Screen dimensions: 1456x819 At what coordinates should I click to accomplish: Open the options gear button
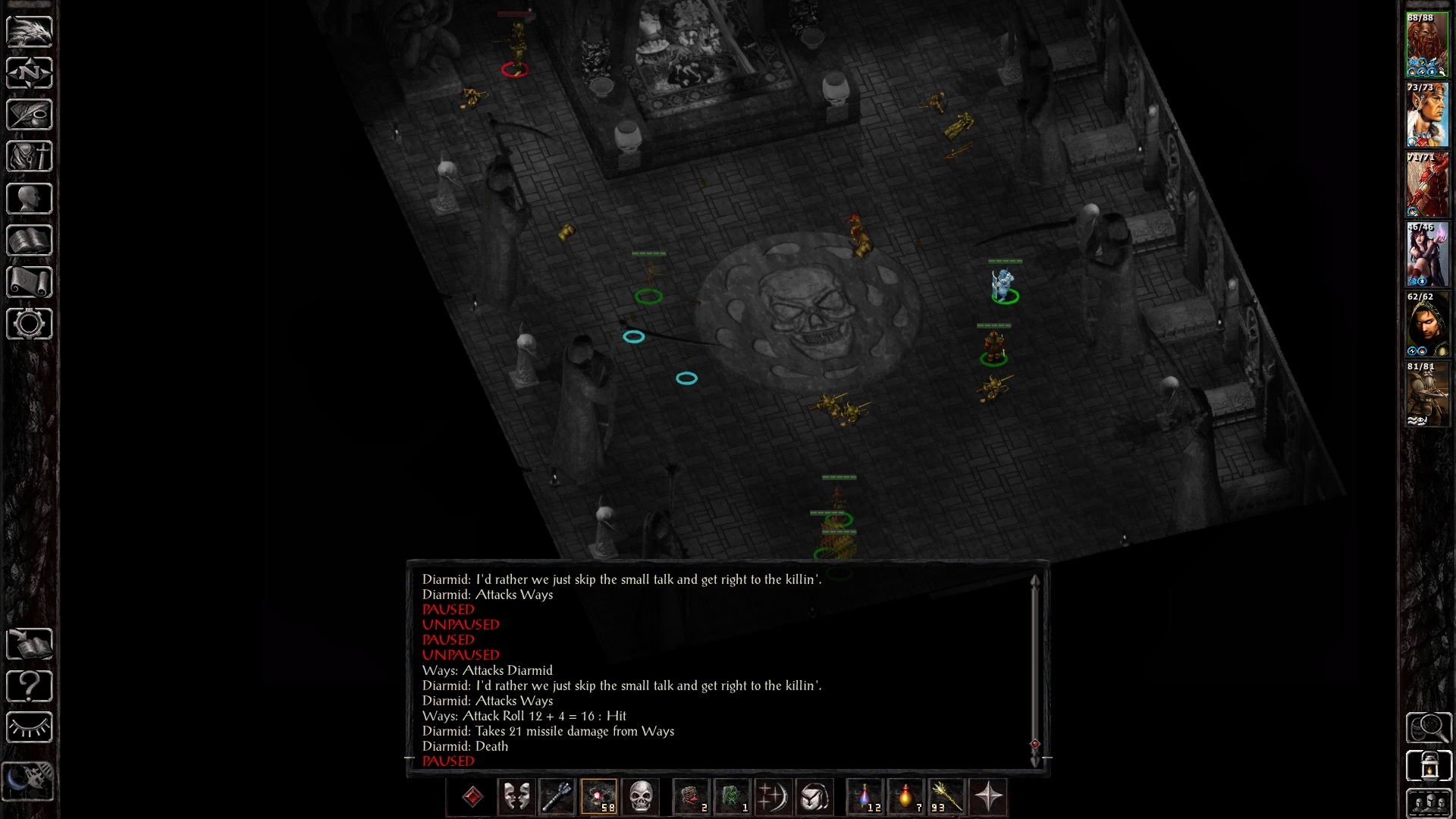(30, 324)
